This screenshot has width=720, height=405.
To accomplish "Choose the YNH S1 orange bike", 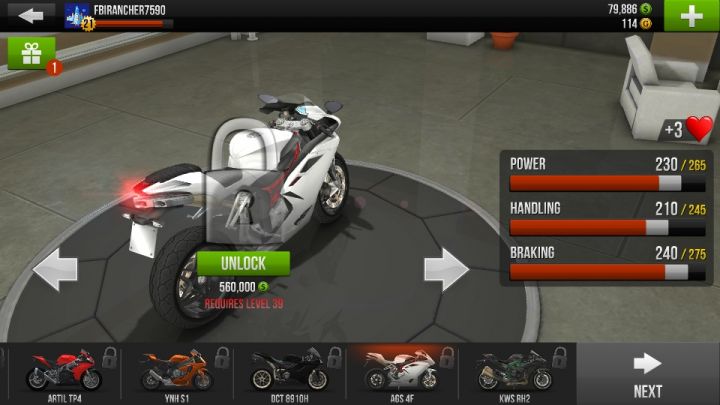I will 175,372.
